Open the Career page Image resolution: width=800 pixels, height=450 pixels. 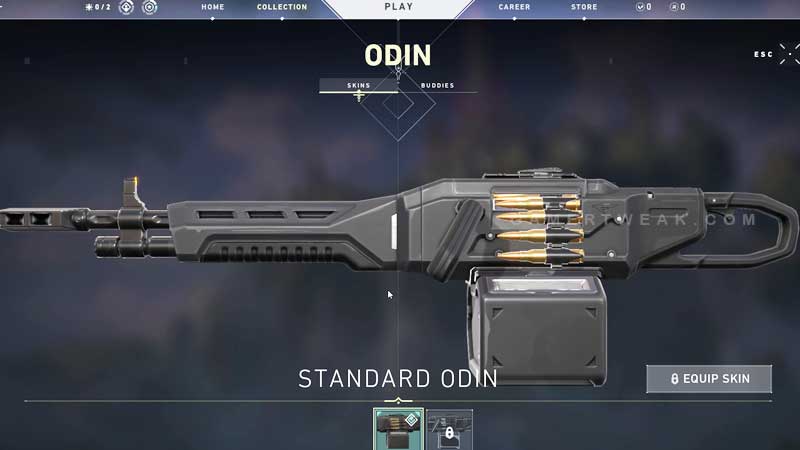point(514,7)
